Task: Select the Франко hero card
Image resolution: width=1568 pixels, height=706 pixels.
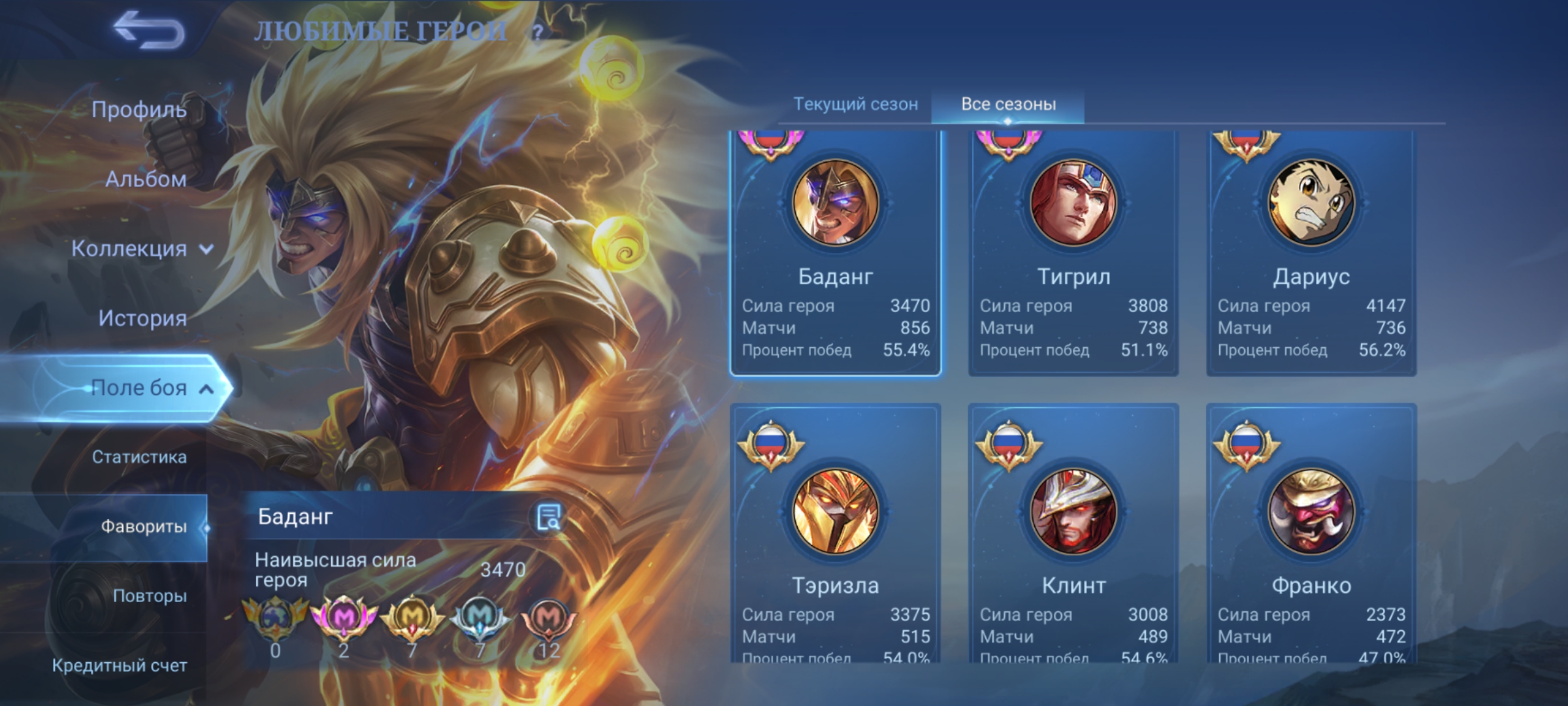Action: point(1311,533)
